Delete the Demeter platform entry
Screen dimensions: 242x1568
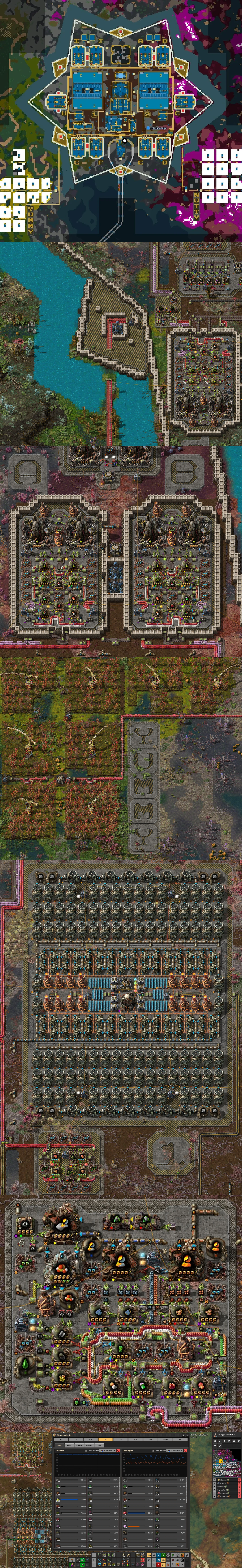[x=240, y=1480]
